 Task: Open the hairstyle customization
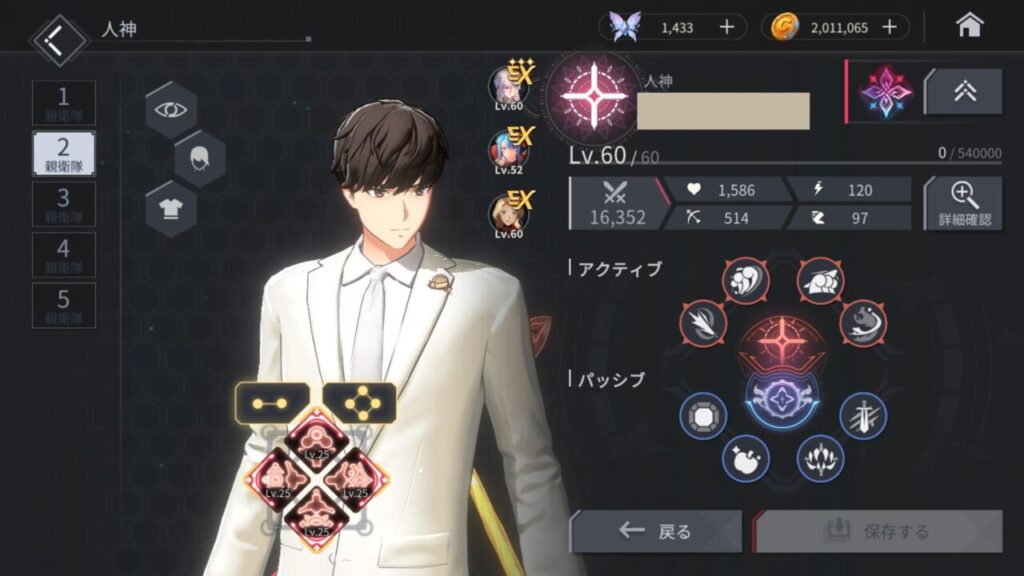click(200, 158)
